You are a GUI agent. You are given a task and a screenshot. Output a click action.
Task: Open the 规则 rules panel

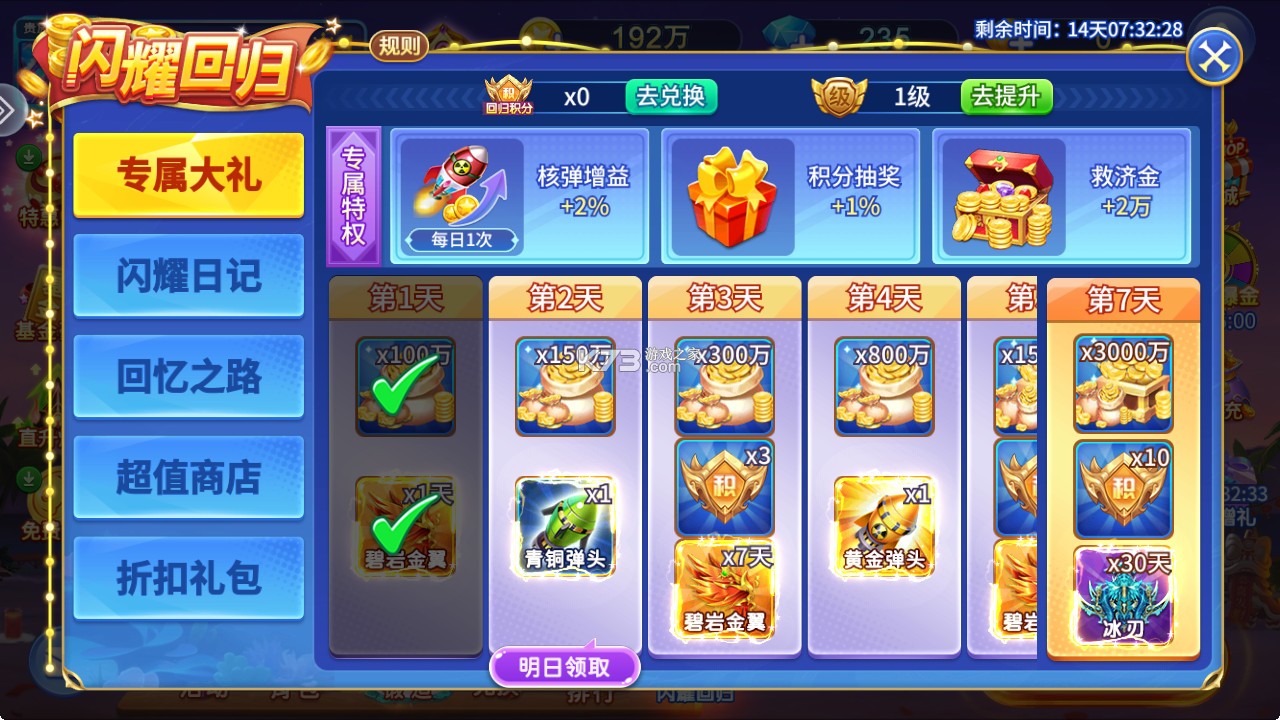[x=398, y=46]
